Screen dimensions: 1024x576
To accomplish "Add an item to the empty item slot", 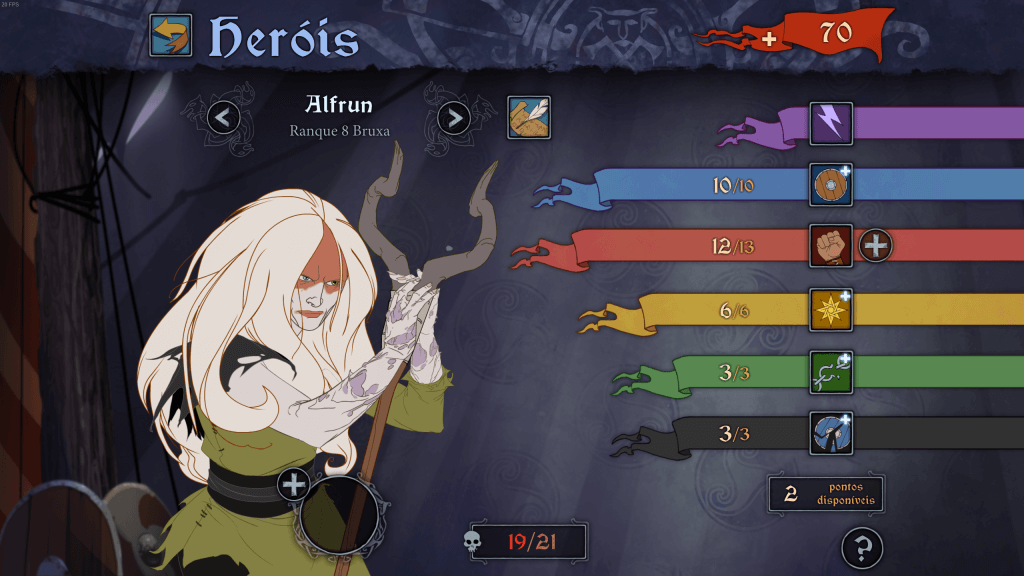I will pyautogui.click(x=294, y=486).
